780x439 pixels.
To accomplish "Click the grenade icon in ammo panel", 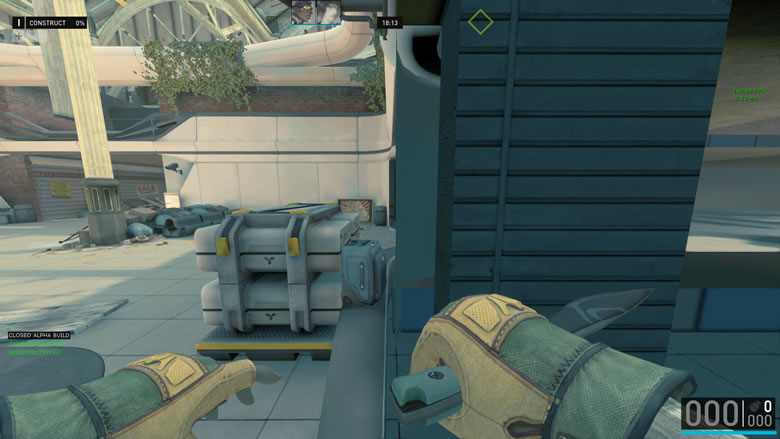I will pyautogui.click(x=755, y=407).
